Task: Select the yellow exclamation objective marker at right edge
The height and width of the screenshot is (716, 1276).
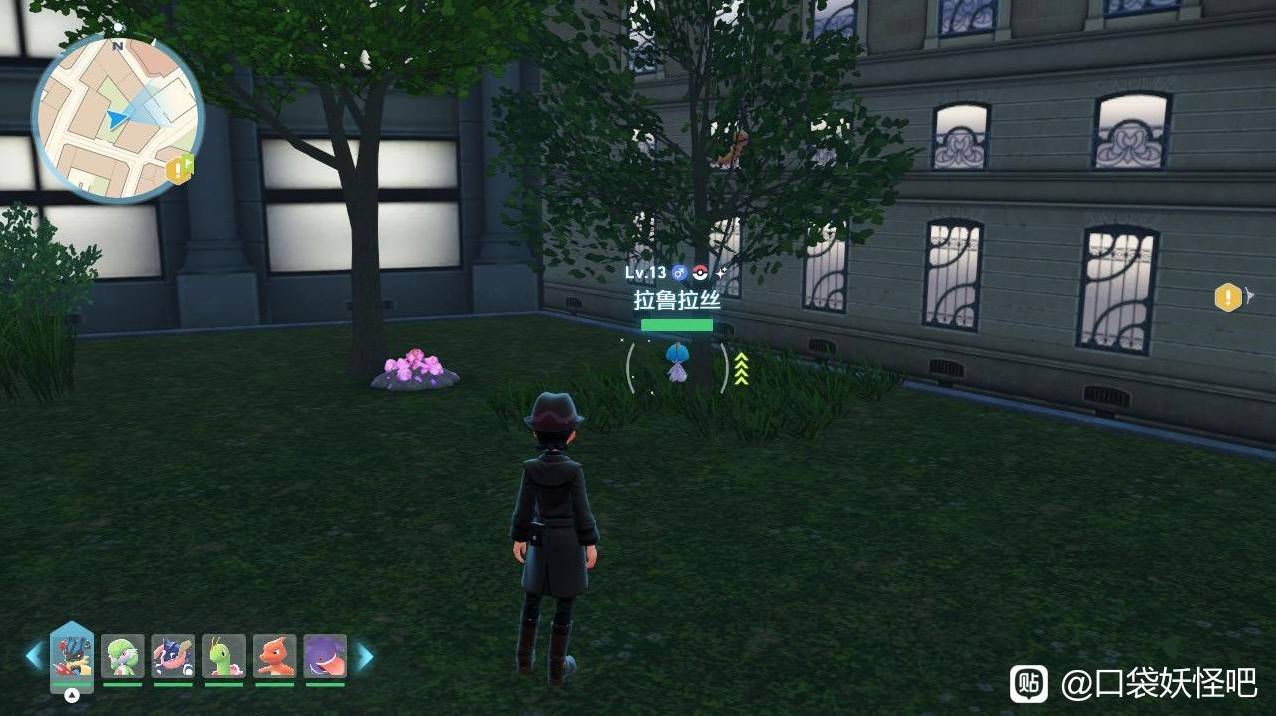Action: [1228, 297]
